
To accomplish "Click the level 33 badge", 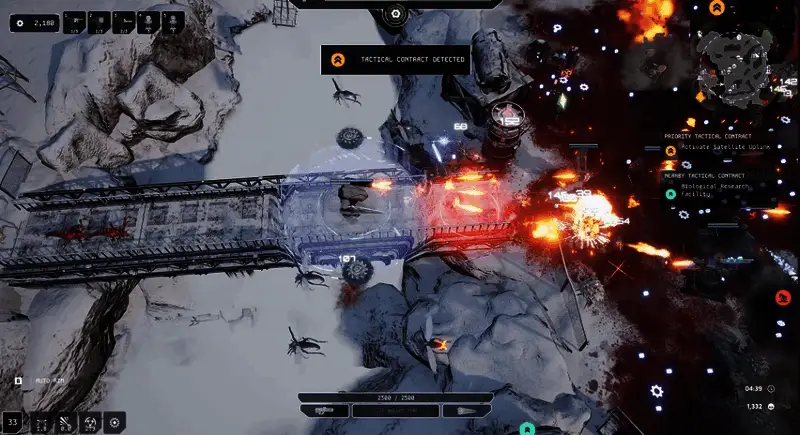I will 13,422.
